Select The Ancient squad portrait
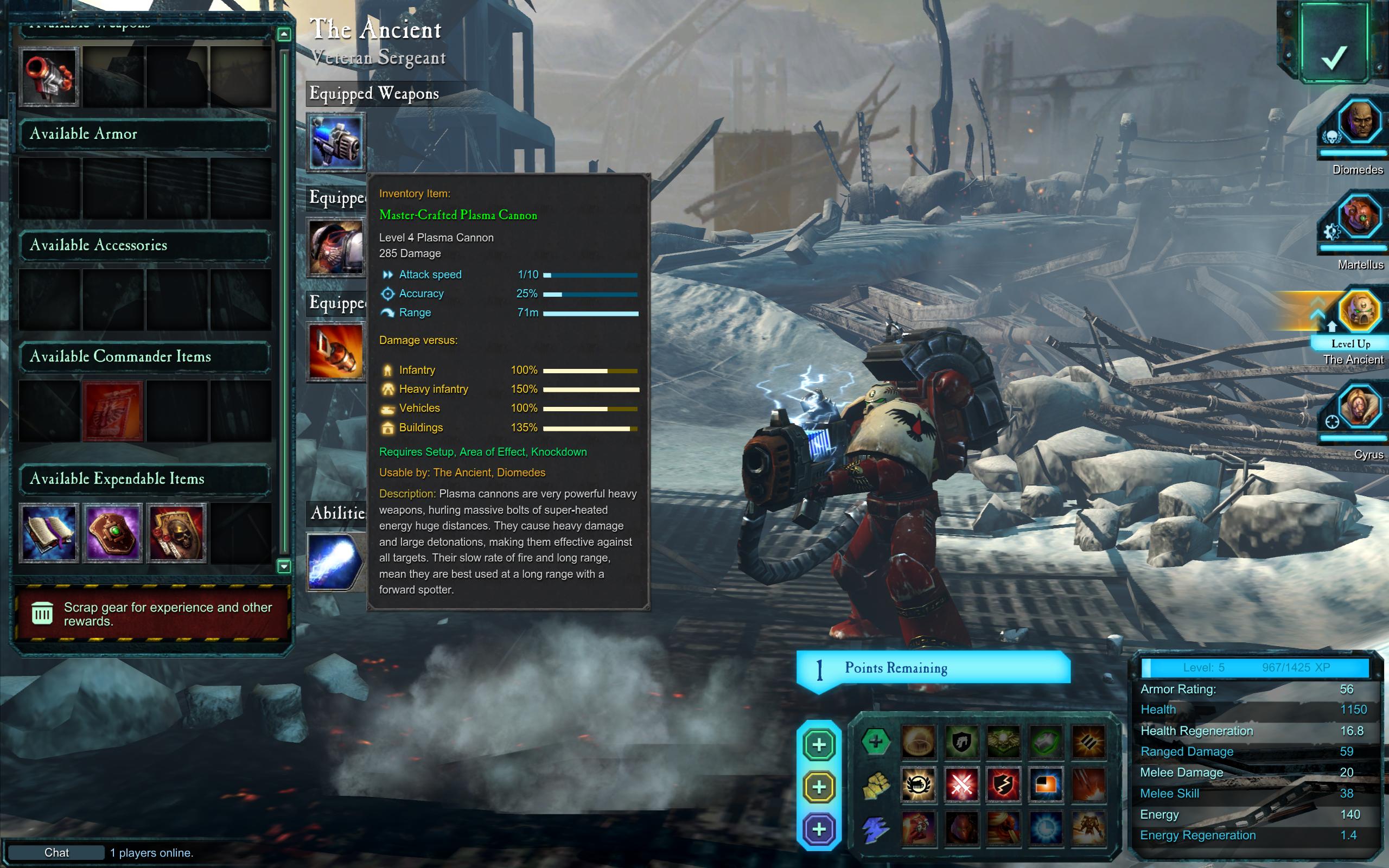 [x=1359, y=312]
